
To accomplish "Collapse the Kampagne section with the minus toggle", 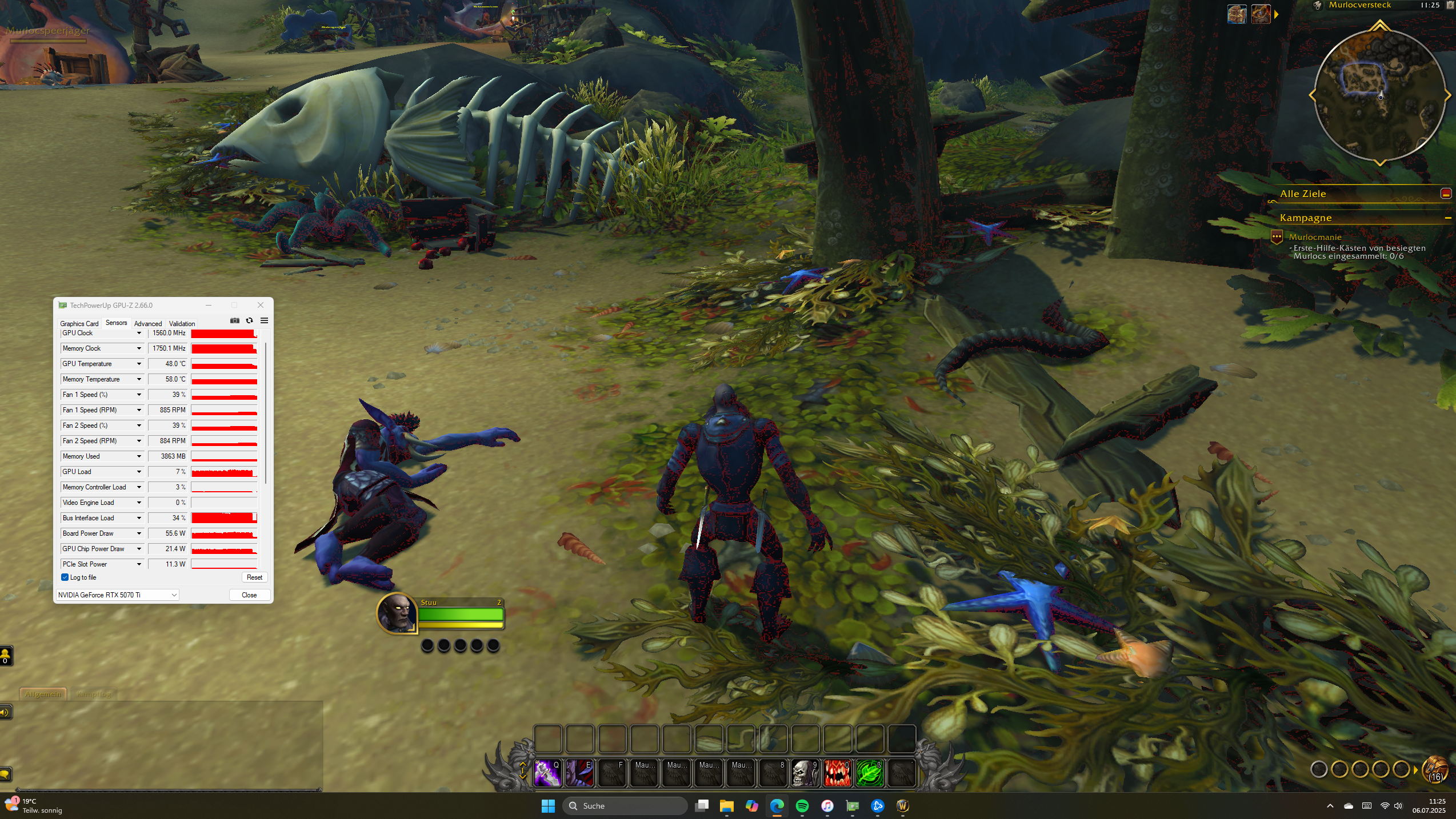I will click(1448, 218).
